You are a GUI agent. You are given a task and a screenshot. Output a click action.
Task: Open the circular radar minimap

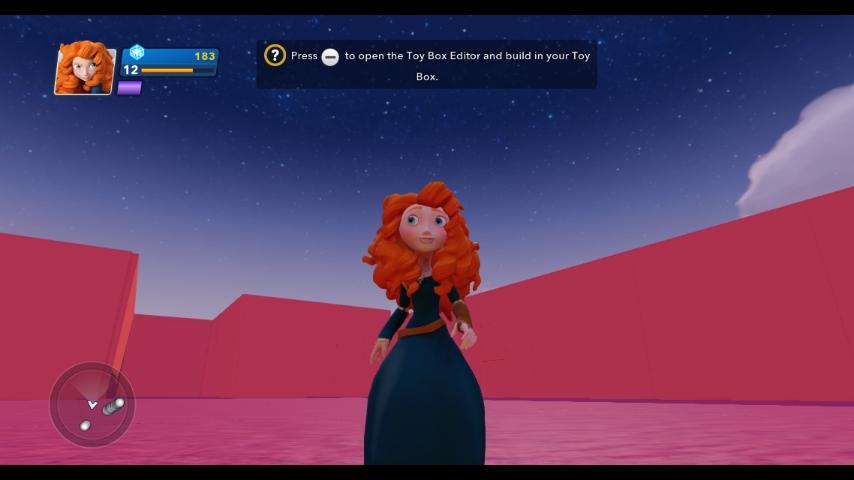(92, 404)
